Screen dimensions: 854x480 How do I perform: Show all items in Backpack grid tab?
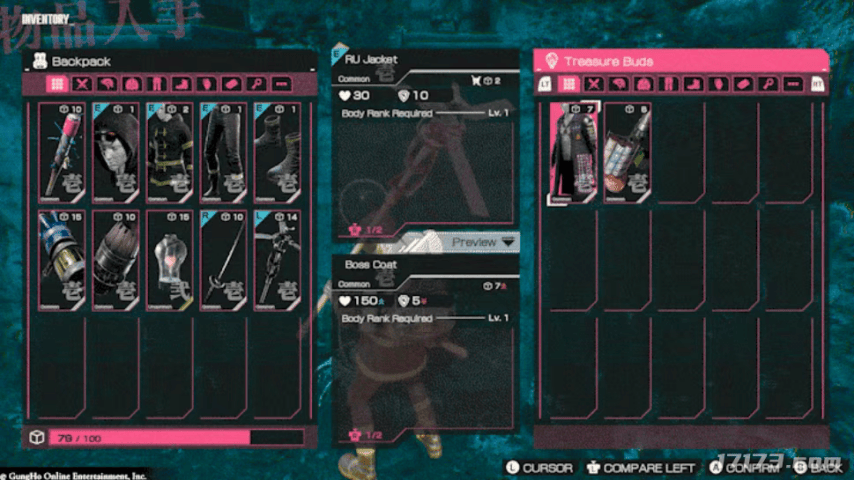[x=58, y=85]
